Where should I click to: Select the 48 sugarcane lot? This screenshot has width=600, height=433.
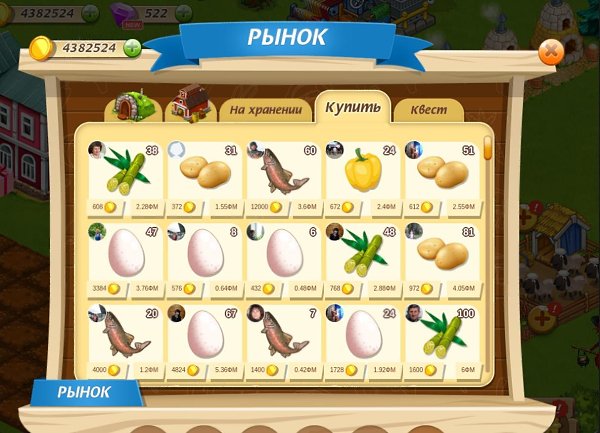tap(364, 258)
